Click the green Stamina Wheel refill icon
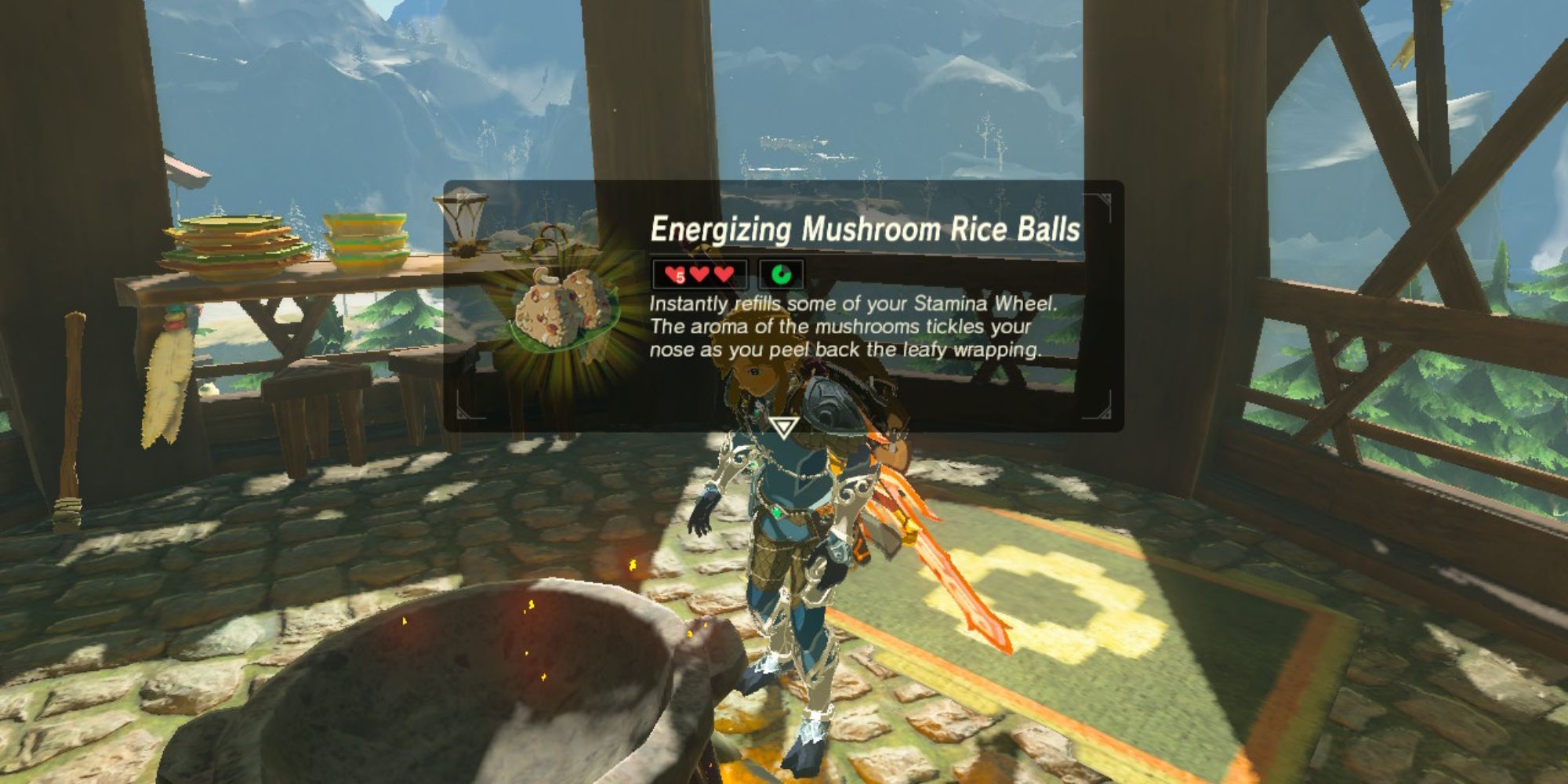The width and height of the screenshot is (1568, 784). (x=780, y=273)
